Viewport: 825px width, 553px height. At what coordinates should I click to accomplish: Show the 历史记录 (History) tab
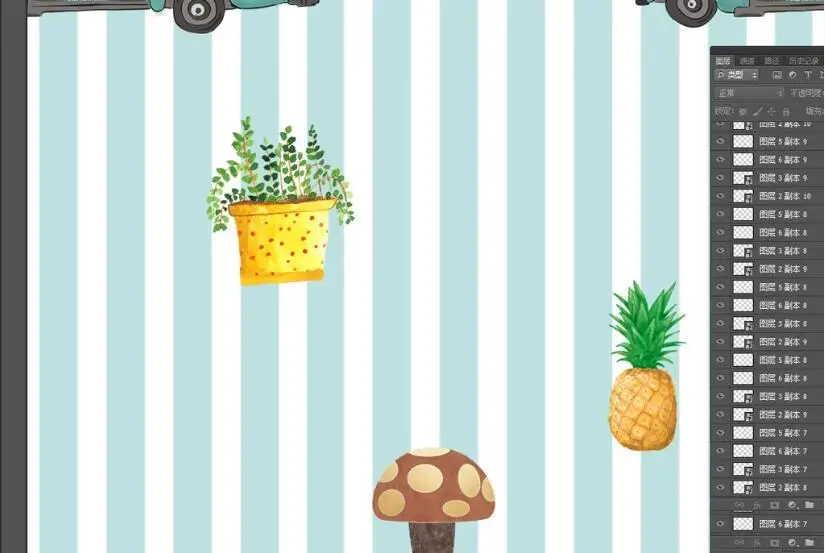pyautogui.click(x=803, y=61)
